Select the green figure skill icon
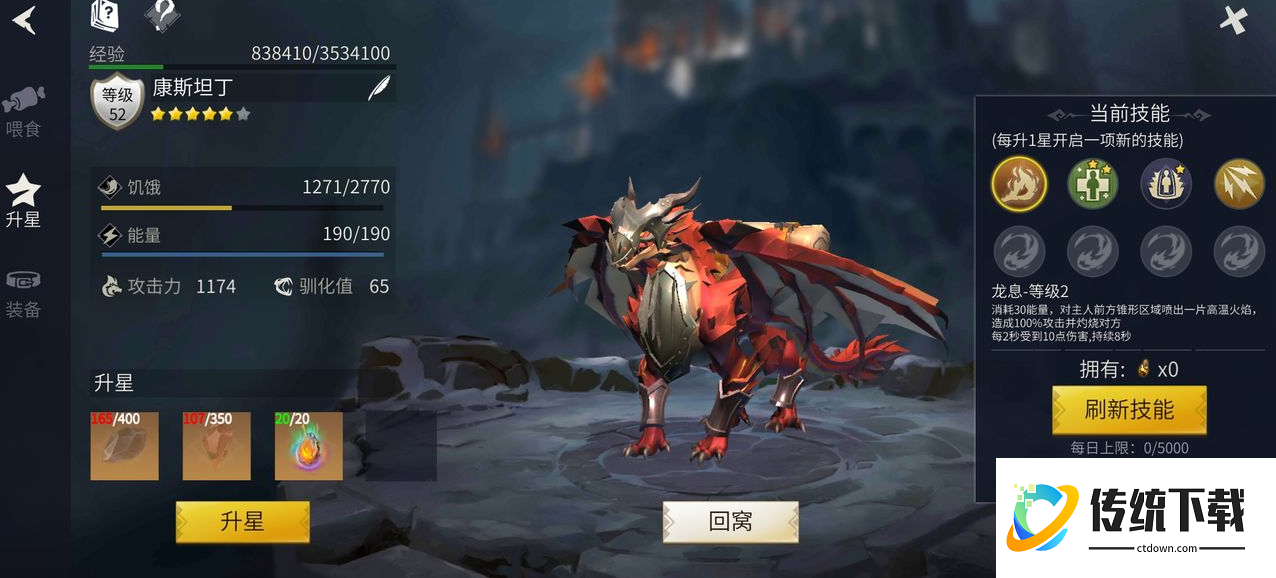Image resolution: width=1276 pixels, height=578 pixels. click(x=1093, y=184)
